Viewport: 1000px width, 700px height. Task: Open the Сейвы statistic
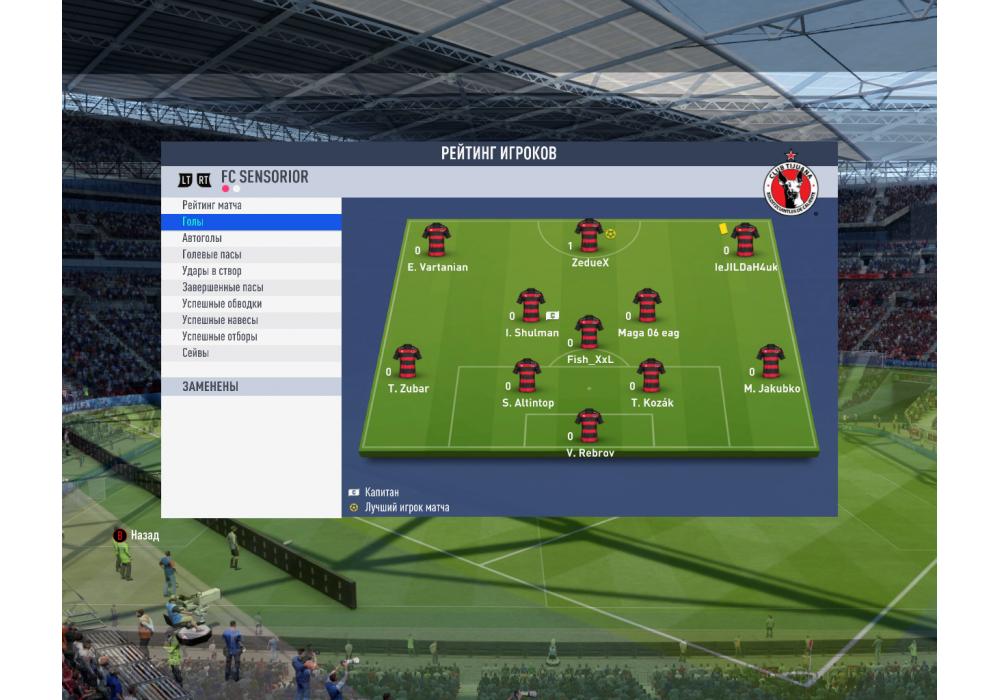click(196, 353)
